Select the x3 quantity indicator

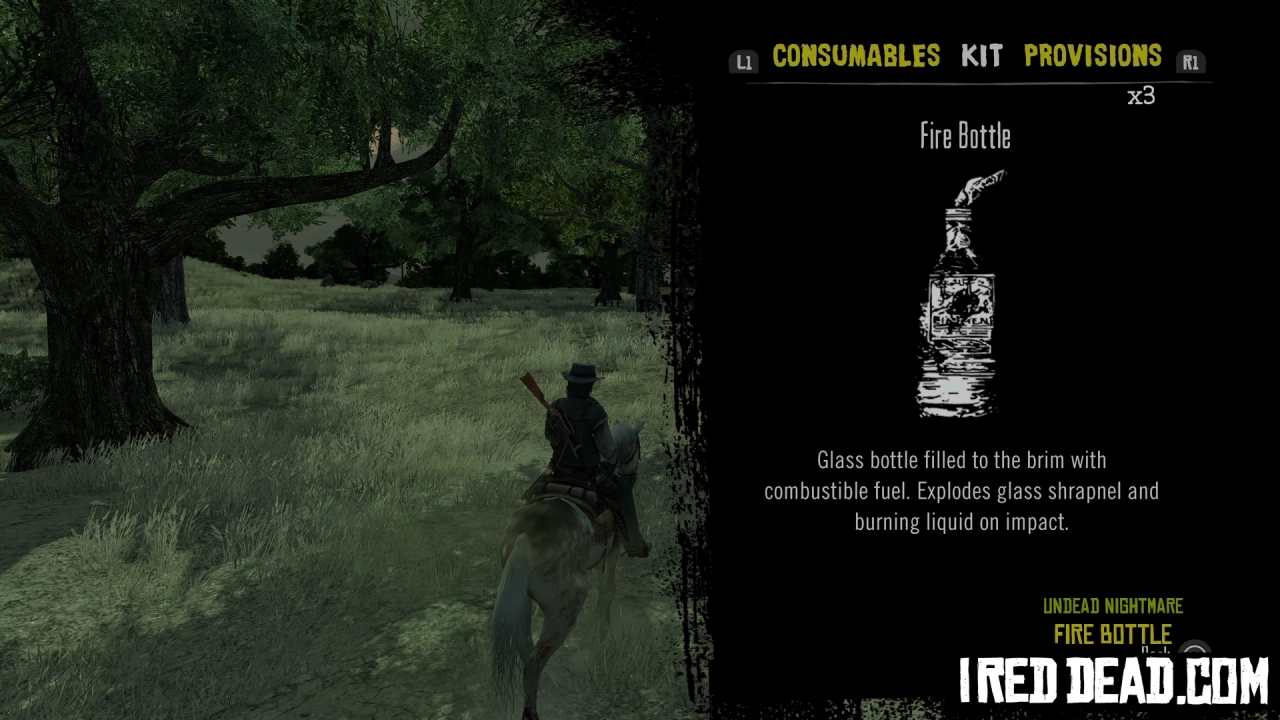(x=1142, y=97)
